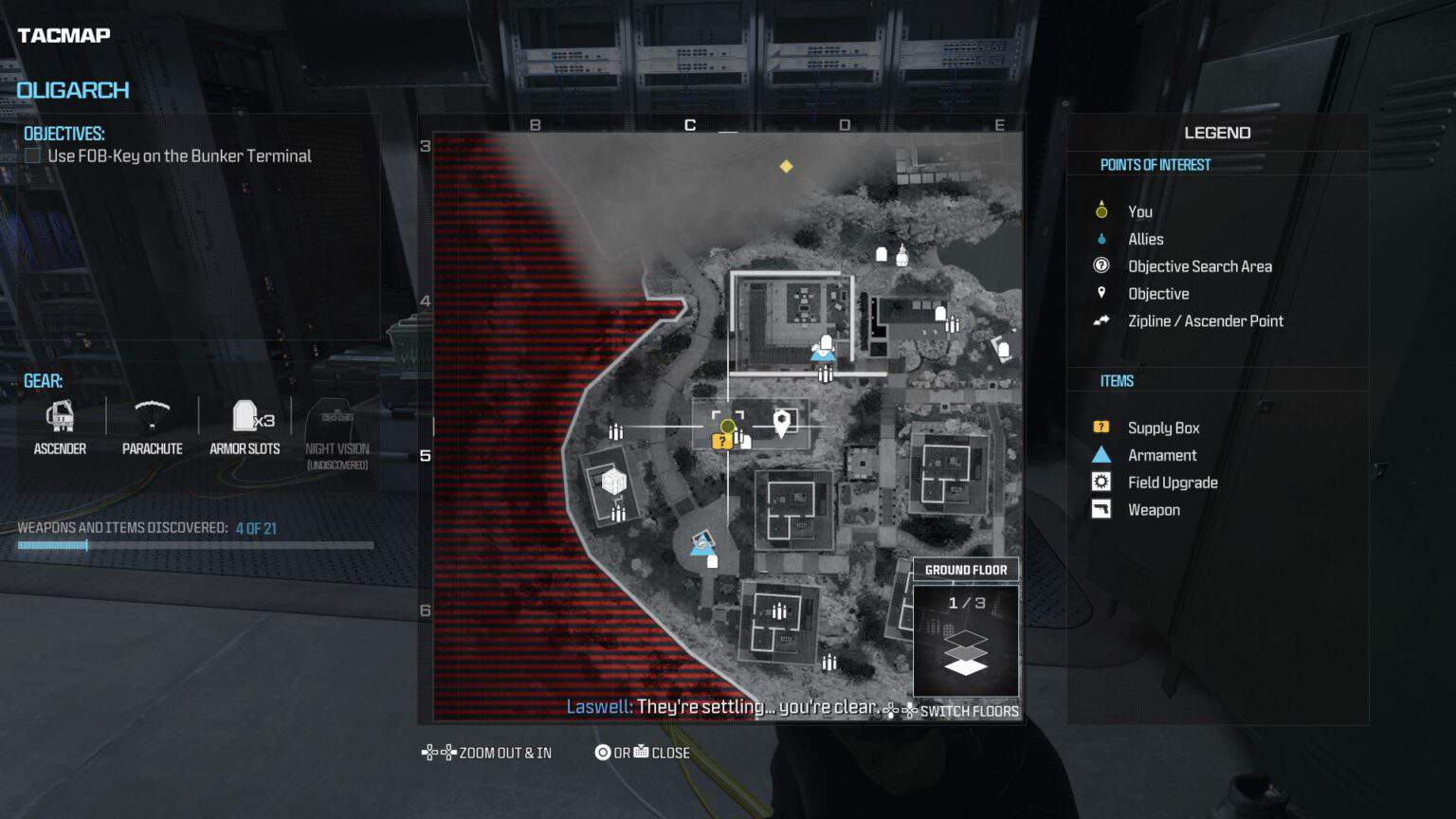
Task: Select the Zipline / Ascender Point legend icon
Action: pos(1101,320)
